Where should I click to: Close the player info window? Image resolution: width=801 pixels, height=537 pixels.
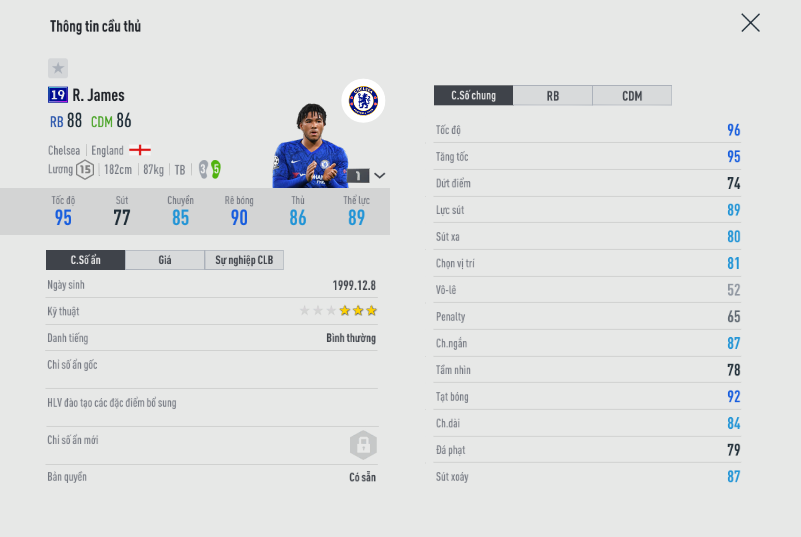(750, 23)
